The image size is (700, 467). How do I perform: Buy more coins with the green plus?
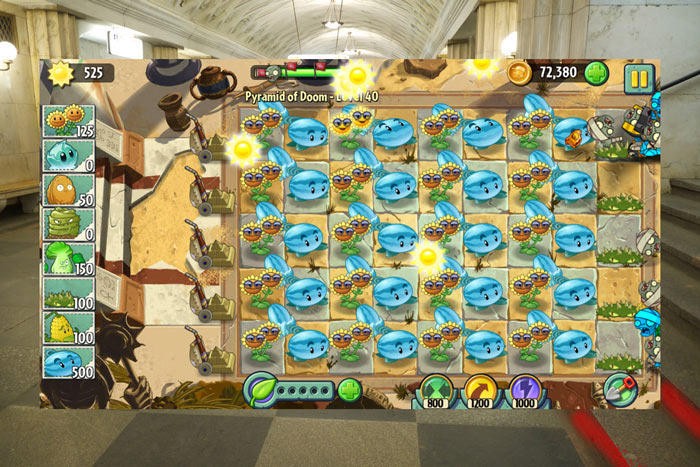point(596,73)
